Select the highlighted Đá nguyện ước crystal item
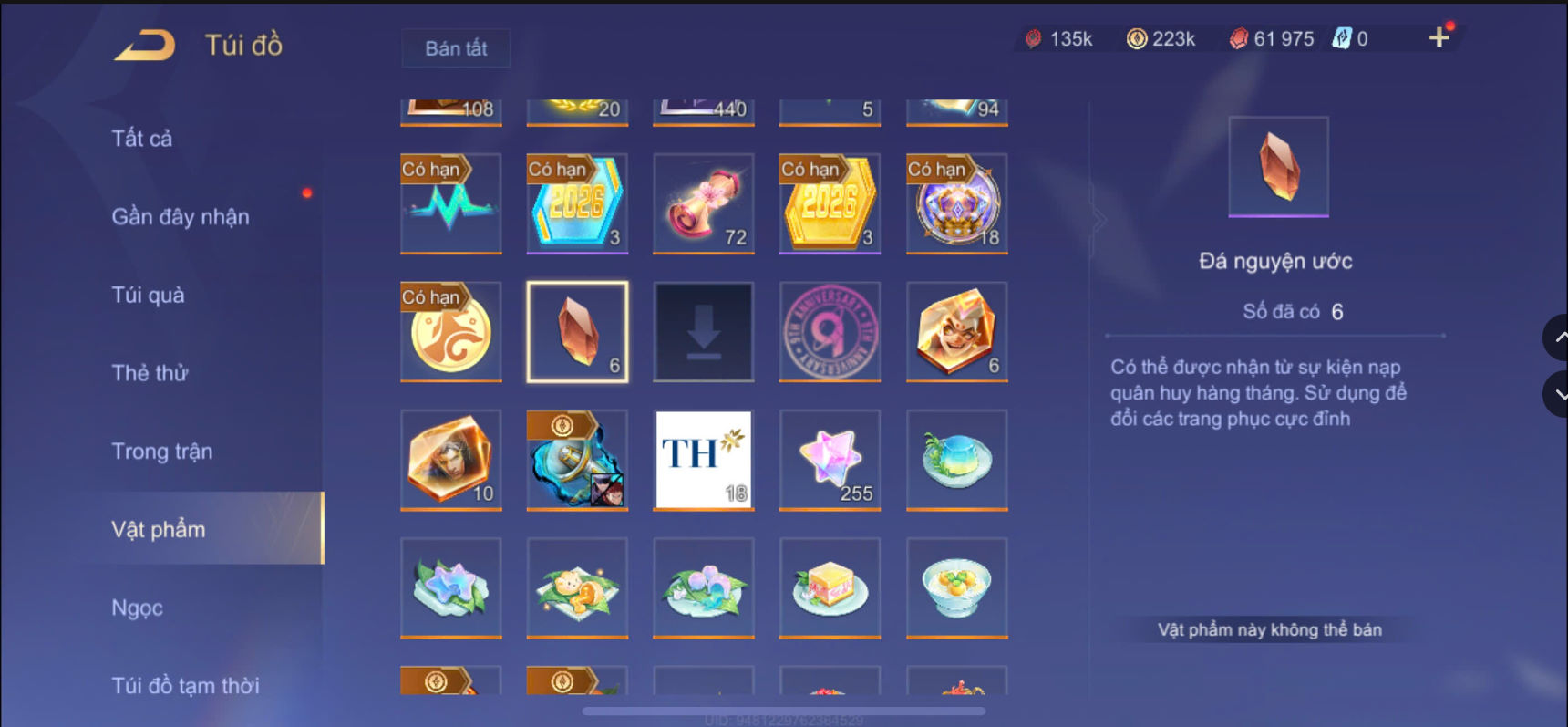This screenshot has height=727, width=1568. coord(576,331)
